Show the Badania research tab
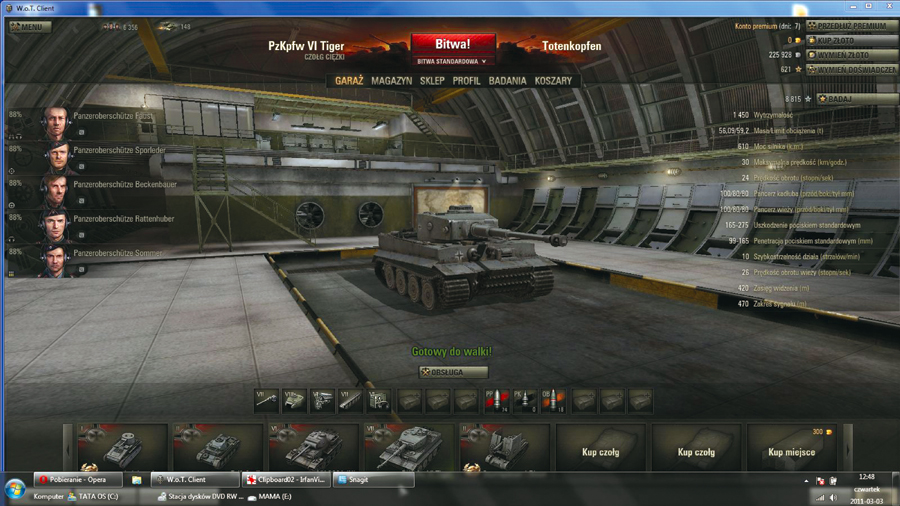 [507, 81]
